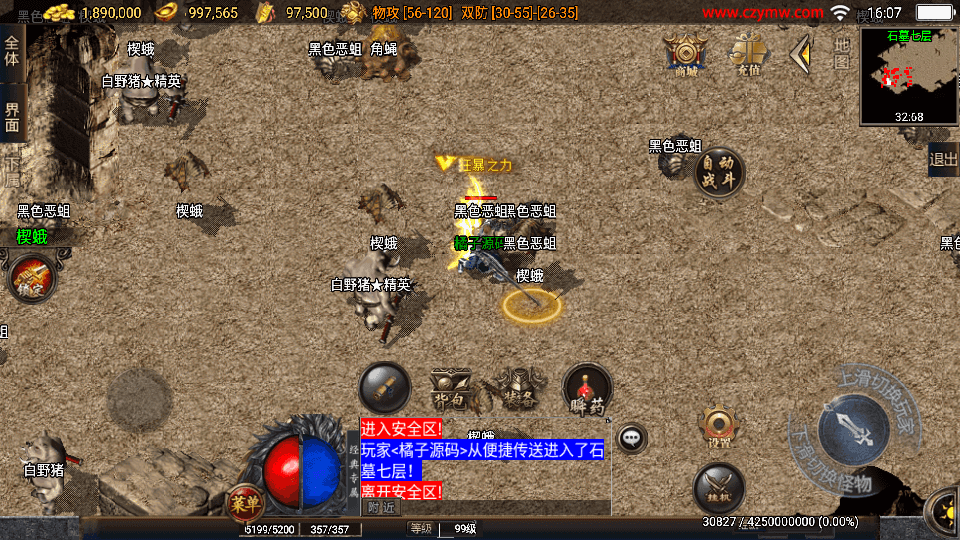Image resolution: width=960 pixels, height=540 pixels.
Task: Open the 菜单 menu button
Action: (x=243, y=500)
